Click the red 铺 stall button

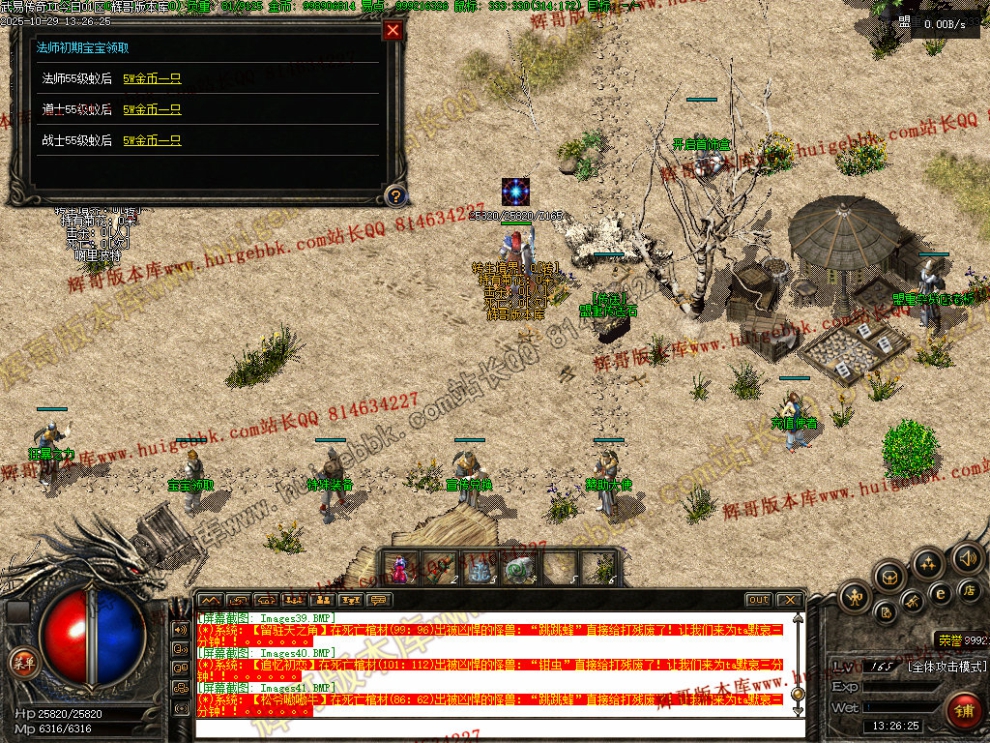pos(964,712)
